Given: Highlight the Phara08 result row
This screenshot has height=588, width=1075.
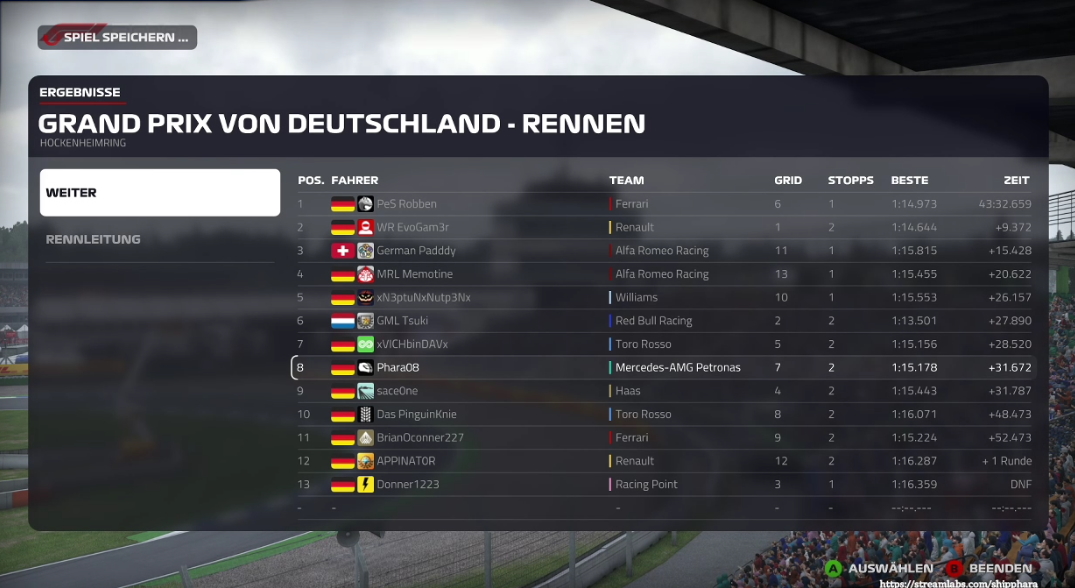Looking at the screenshot, I should pyautogui.click(x=665, y=367).
